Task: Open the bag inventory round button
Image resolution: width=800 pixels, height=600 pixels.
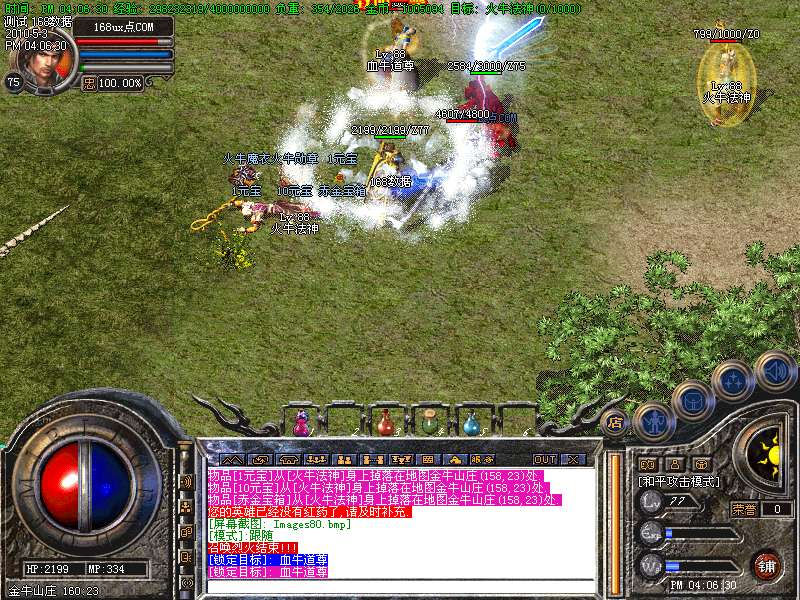Action: pyautogui.click(x=693, y=401)
